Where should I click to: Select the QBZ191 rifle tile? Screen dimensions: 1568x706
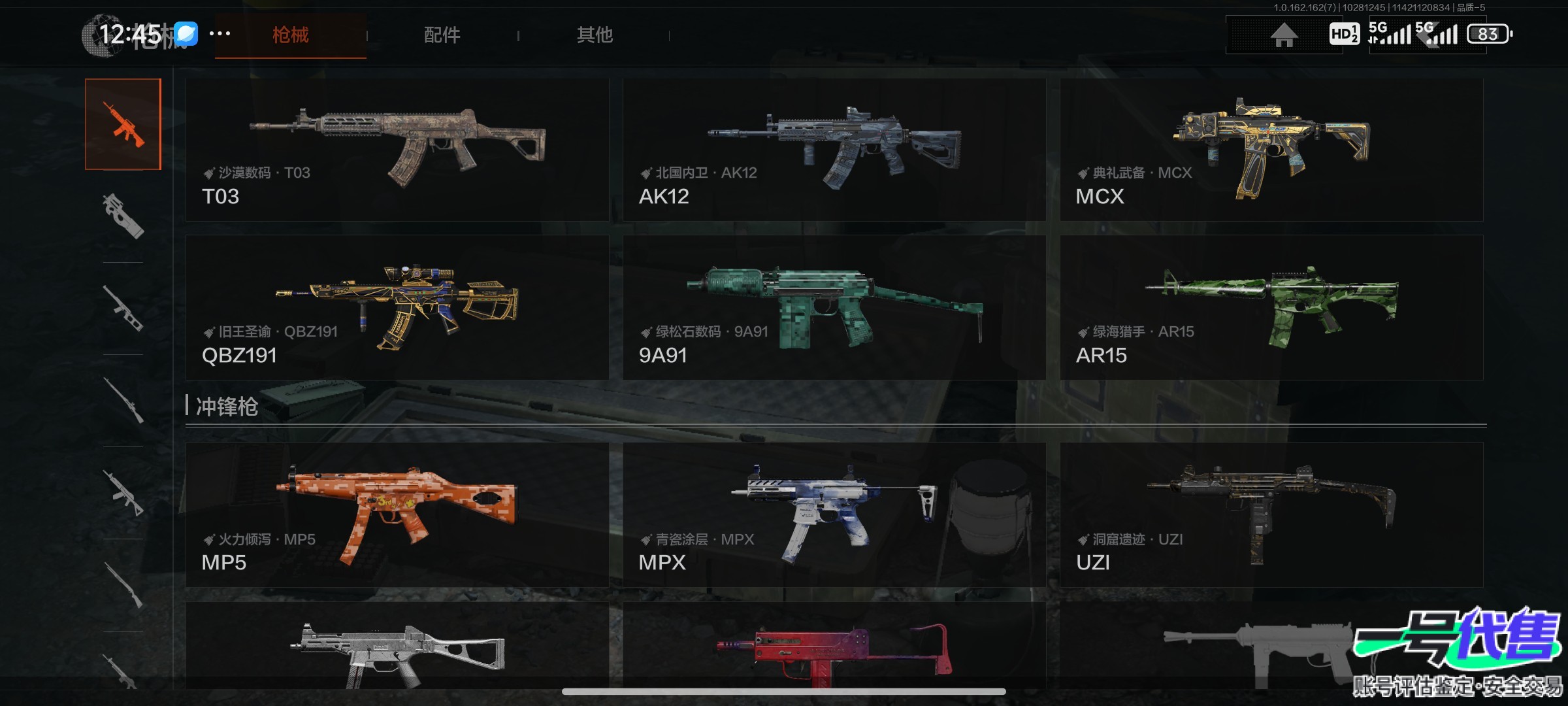[397, 307]
